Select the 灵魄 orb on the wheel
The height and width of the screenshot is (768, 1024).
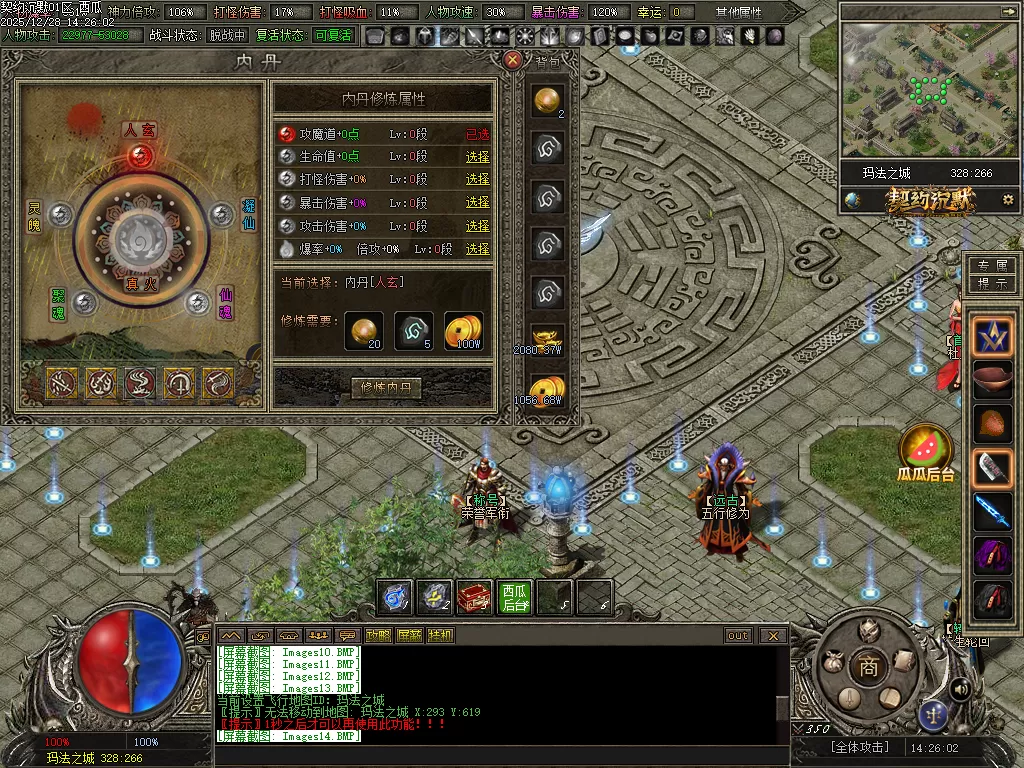(61, 214)
